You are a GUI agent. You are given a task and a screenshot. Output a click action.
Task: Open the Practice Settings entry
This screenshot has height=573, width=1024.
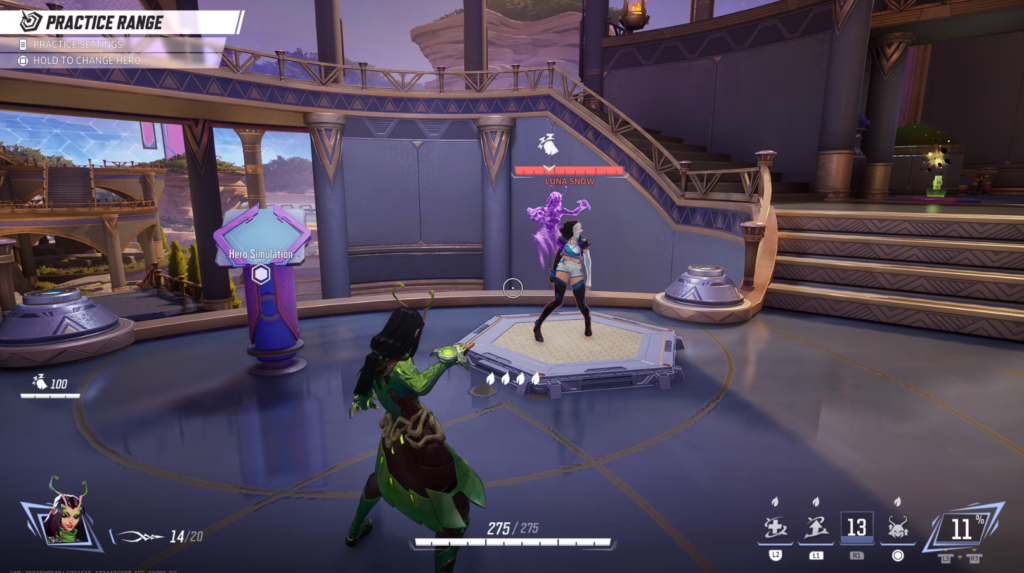(78, 44)
